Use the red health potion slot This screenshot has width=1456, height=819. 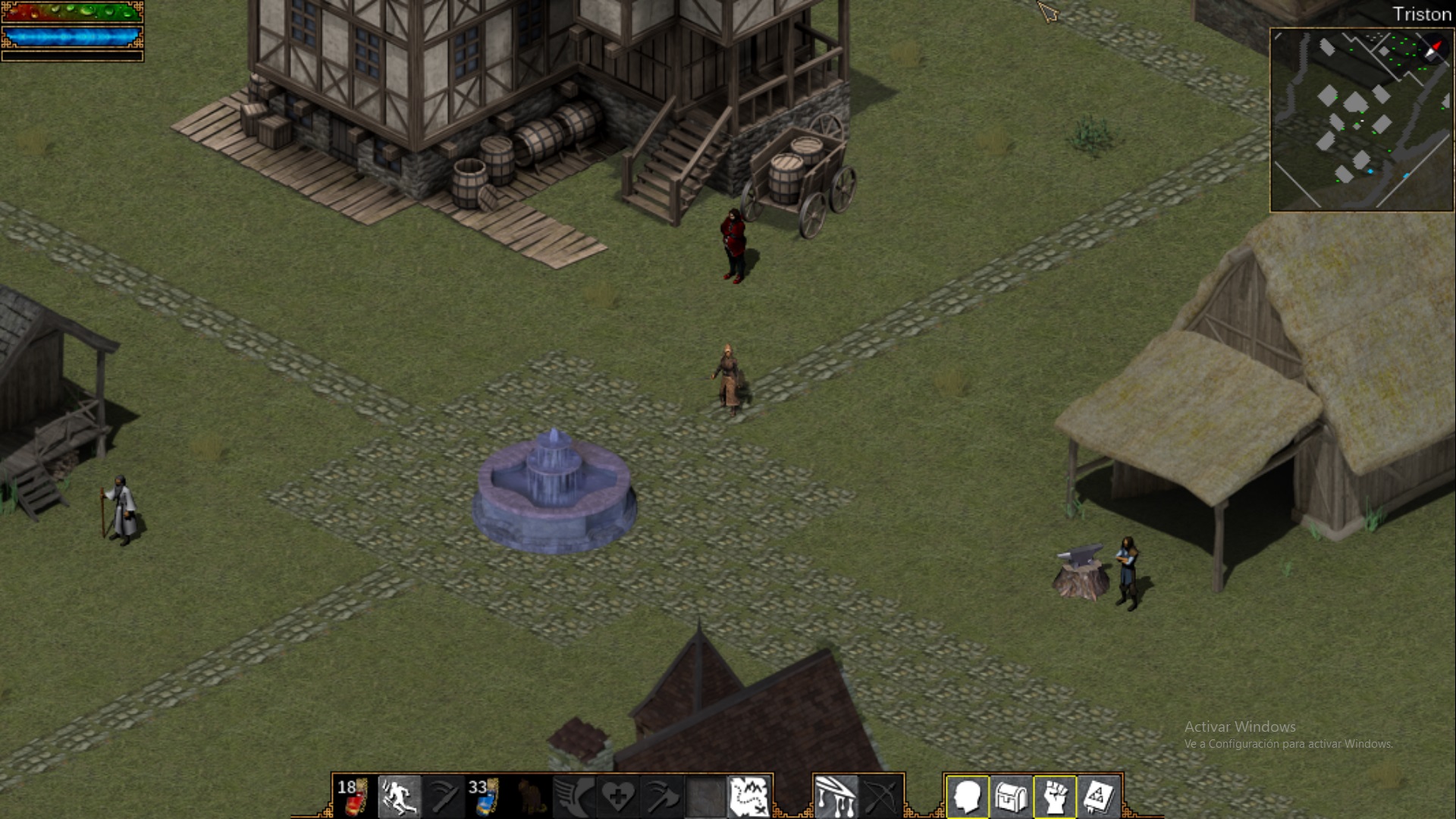point(353,796)
